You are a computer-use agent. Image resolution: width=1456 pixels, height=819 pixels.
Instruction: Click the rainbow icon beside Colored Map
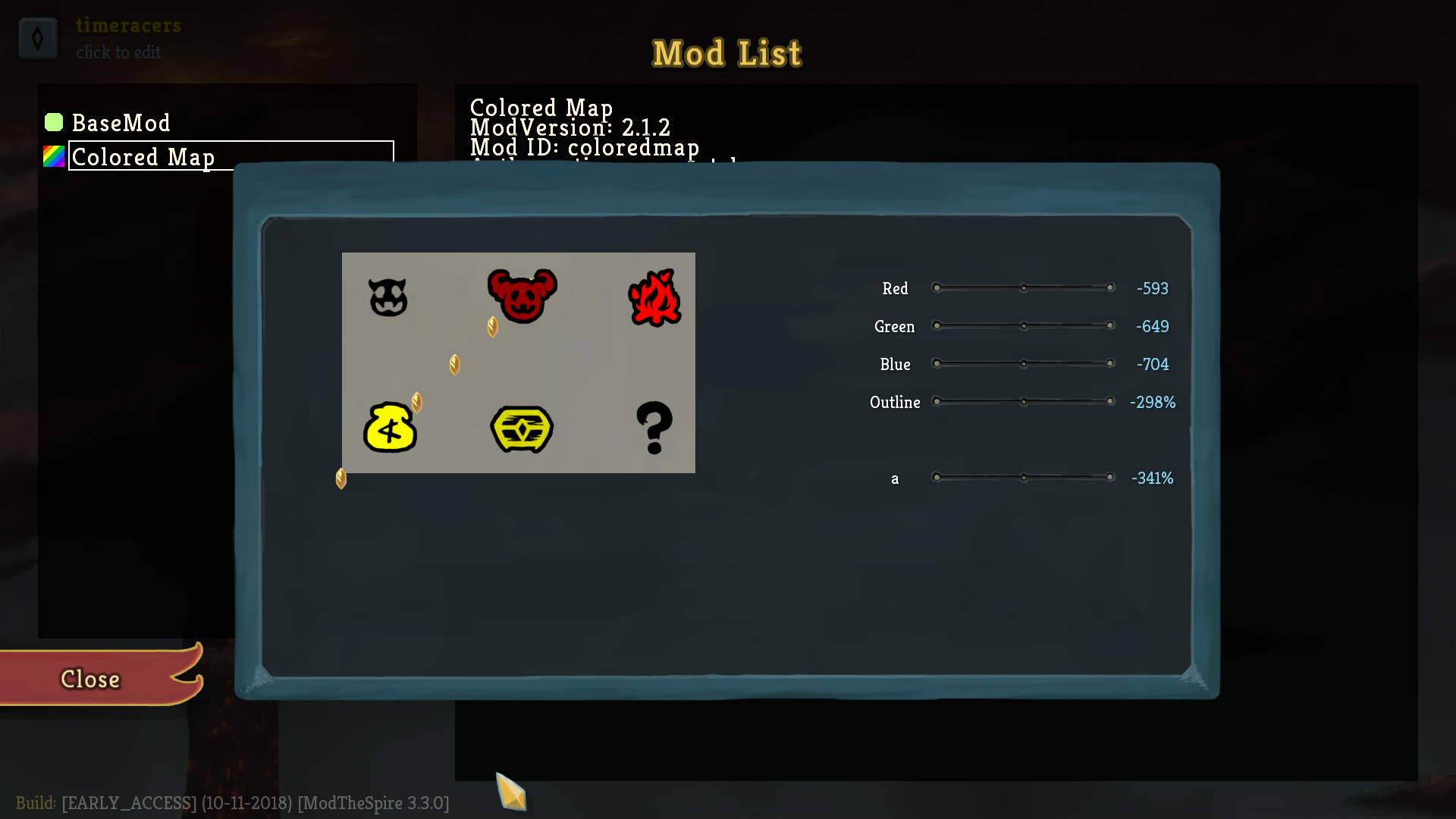[x=53, y=157]
